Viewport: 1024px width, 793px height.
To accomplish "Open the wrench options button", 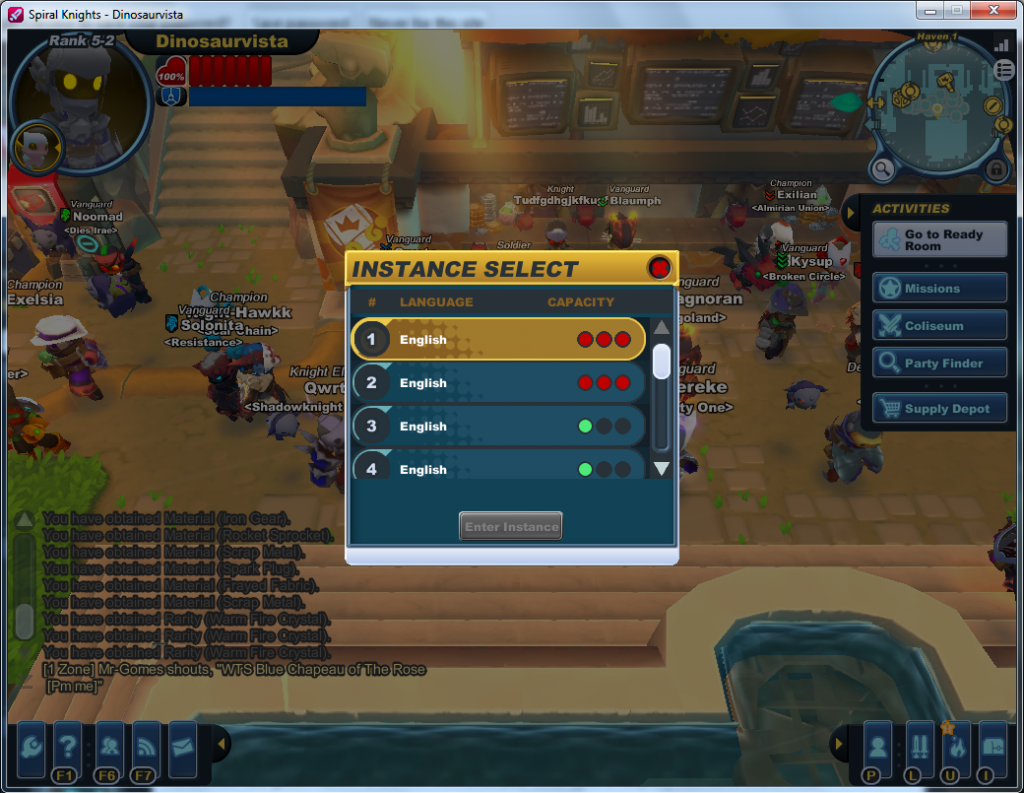I will click(31, 747).
